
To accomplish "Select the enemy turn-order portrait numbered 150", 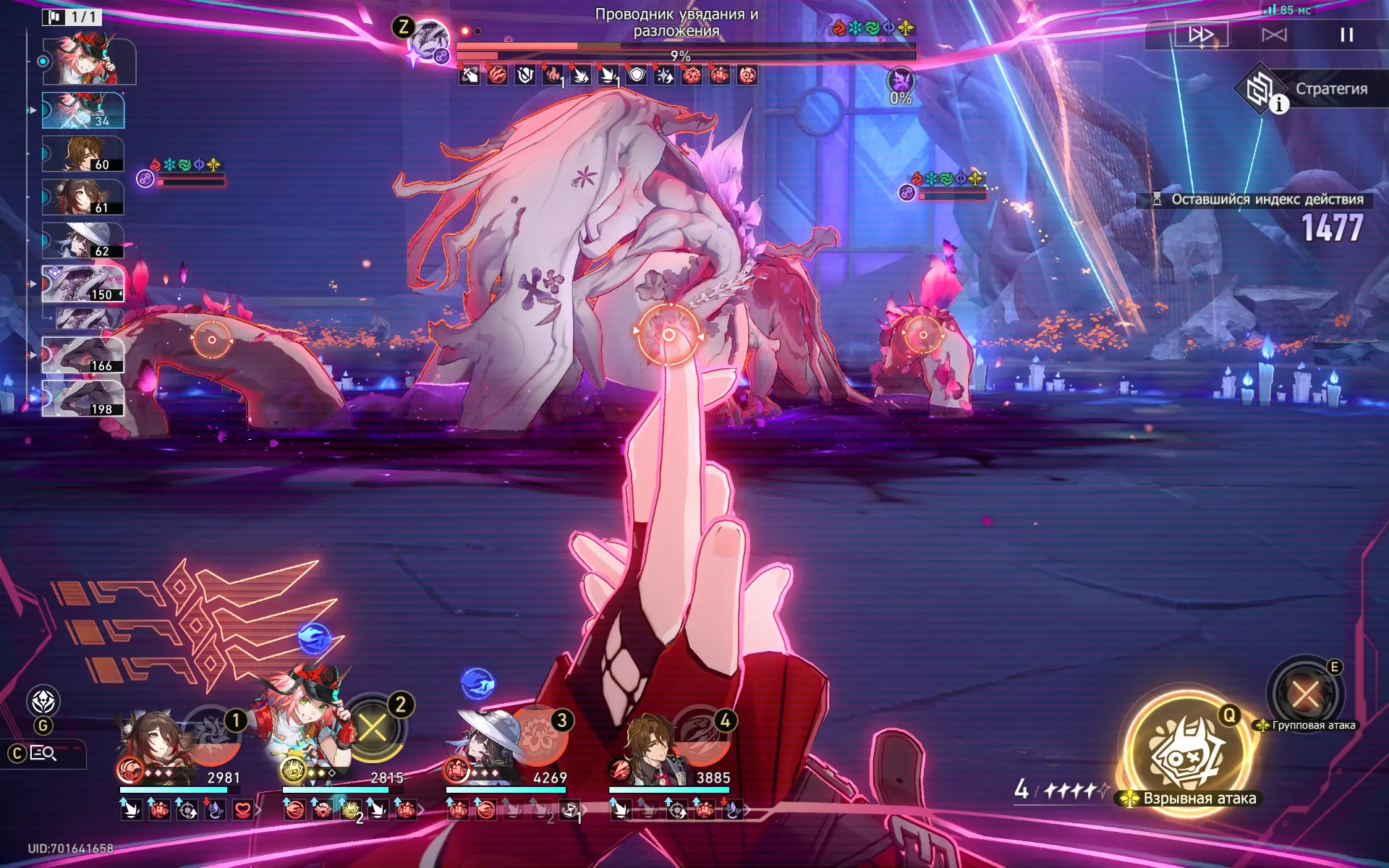I will tap(83, 284).
